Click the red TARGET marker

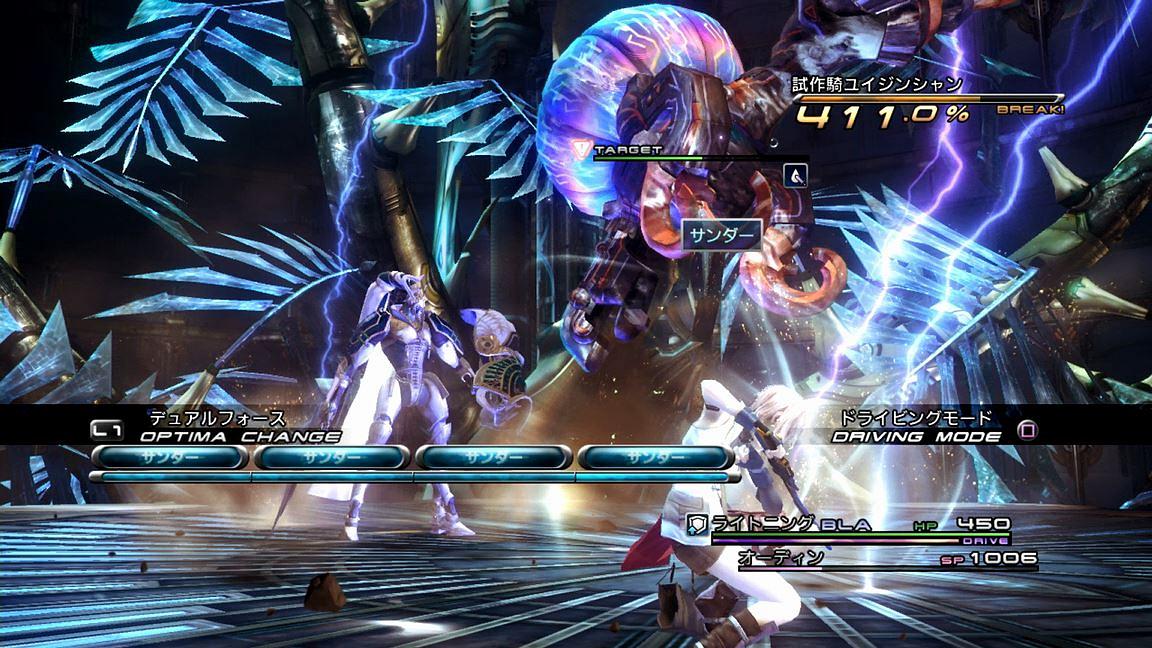coord(582,149)
